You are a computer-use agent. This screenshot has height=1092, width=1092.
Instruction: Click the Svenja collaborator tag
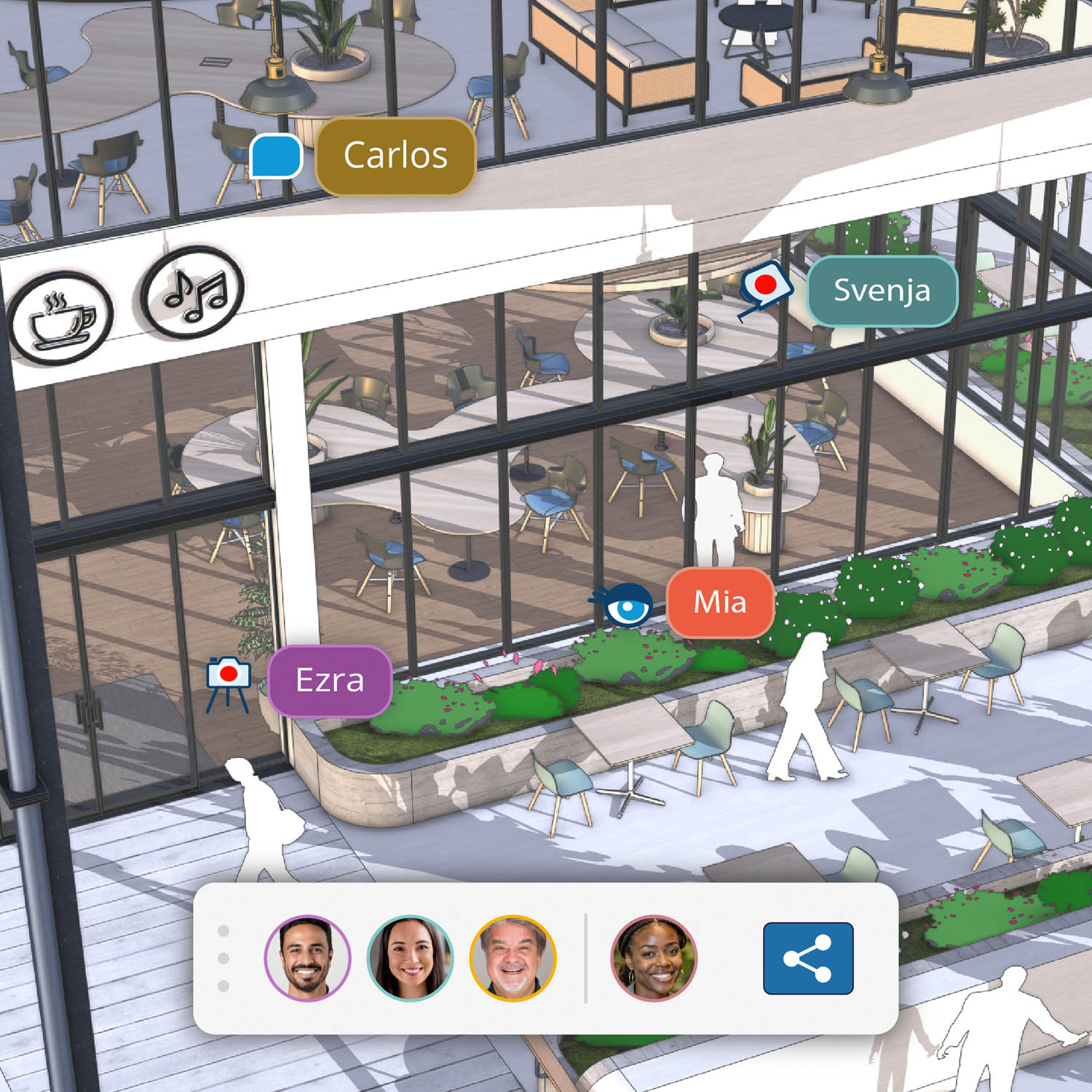[x=882, y=290]
